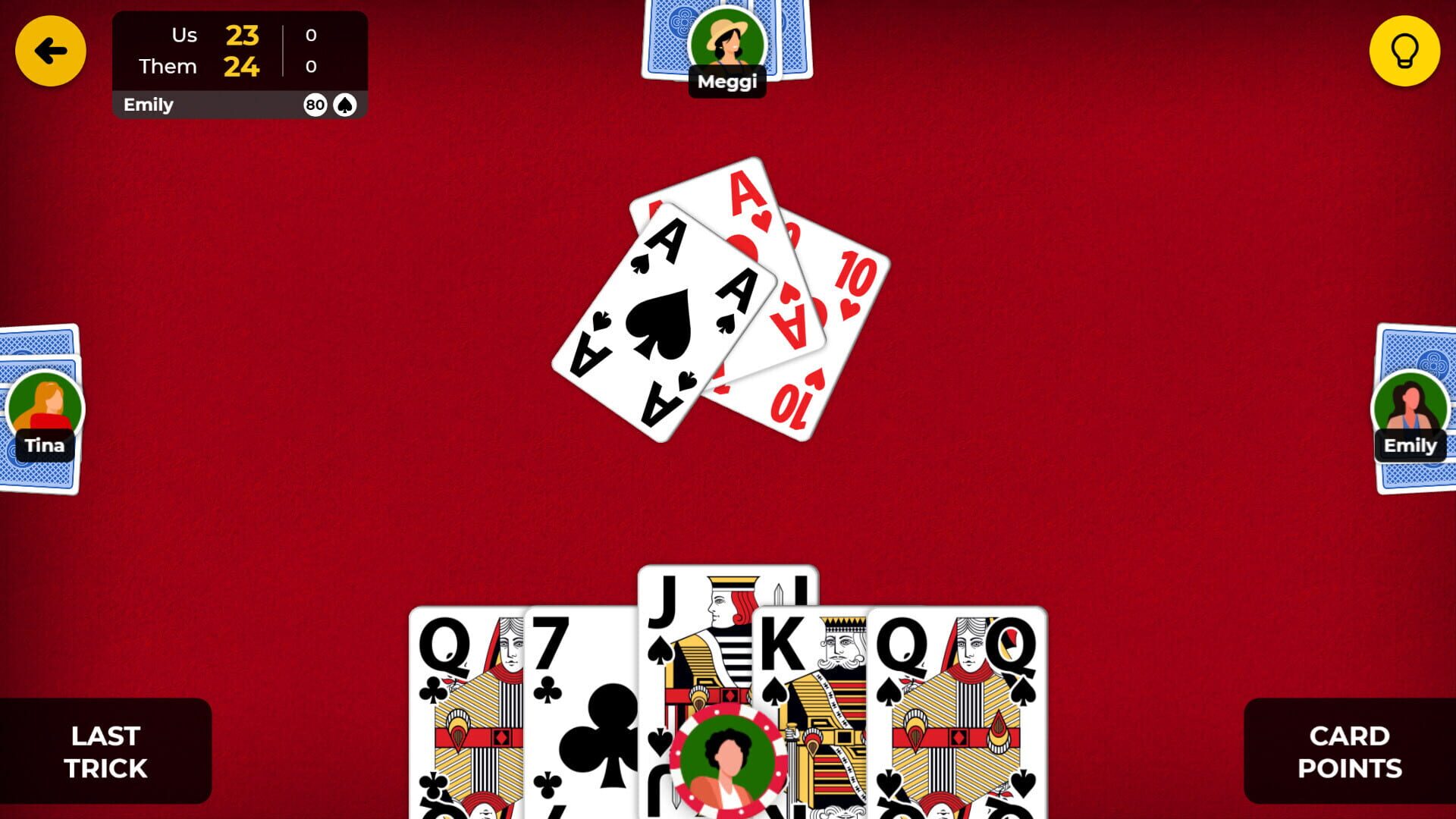The image size is (1456, 819).
Task: Click Meggi's name label
Action: point(727,80)
